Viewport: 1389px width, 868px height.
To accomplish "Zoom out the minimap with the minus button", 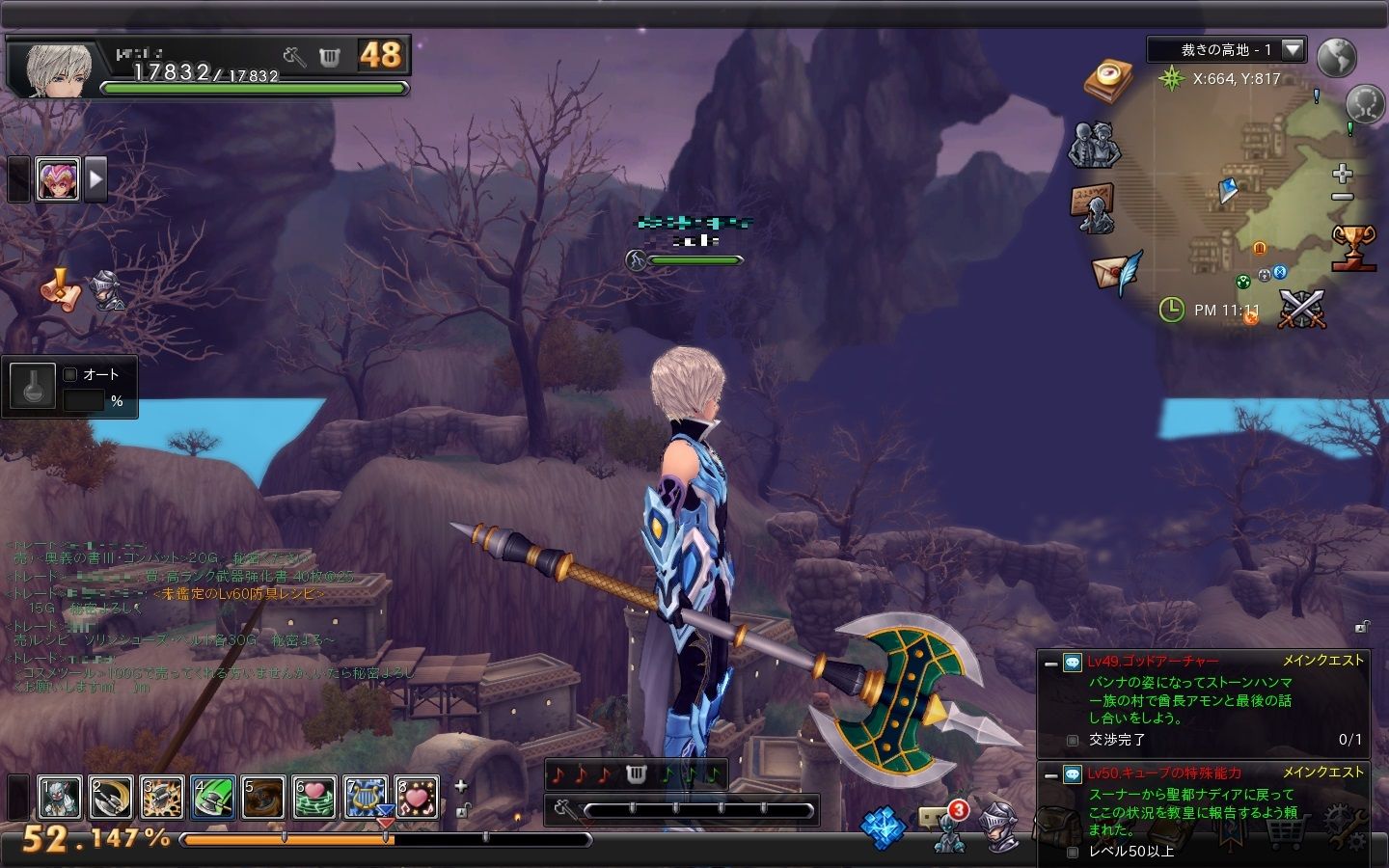I will [1342, 197].
